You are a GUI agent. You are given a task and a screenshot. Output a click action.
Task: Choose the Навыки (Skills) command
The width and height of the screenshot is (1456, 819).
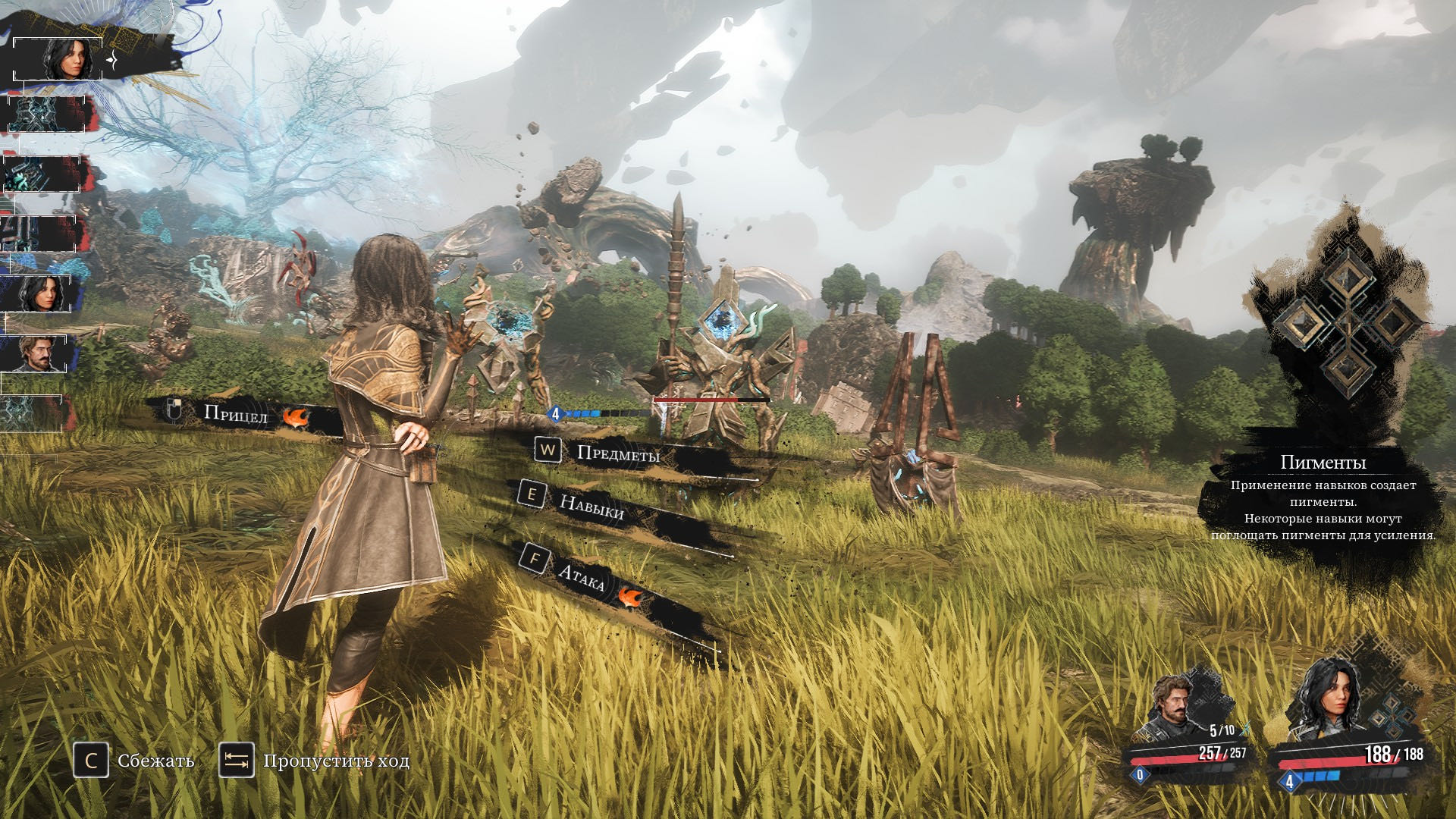pos(590,505)
